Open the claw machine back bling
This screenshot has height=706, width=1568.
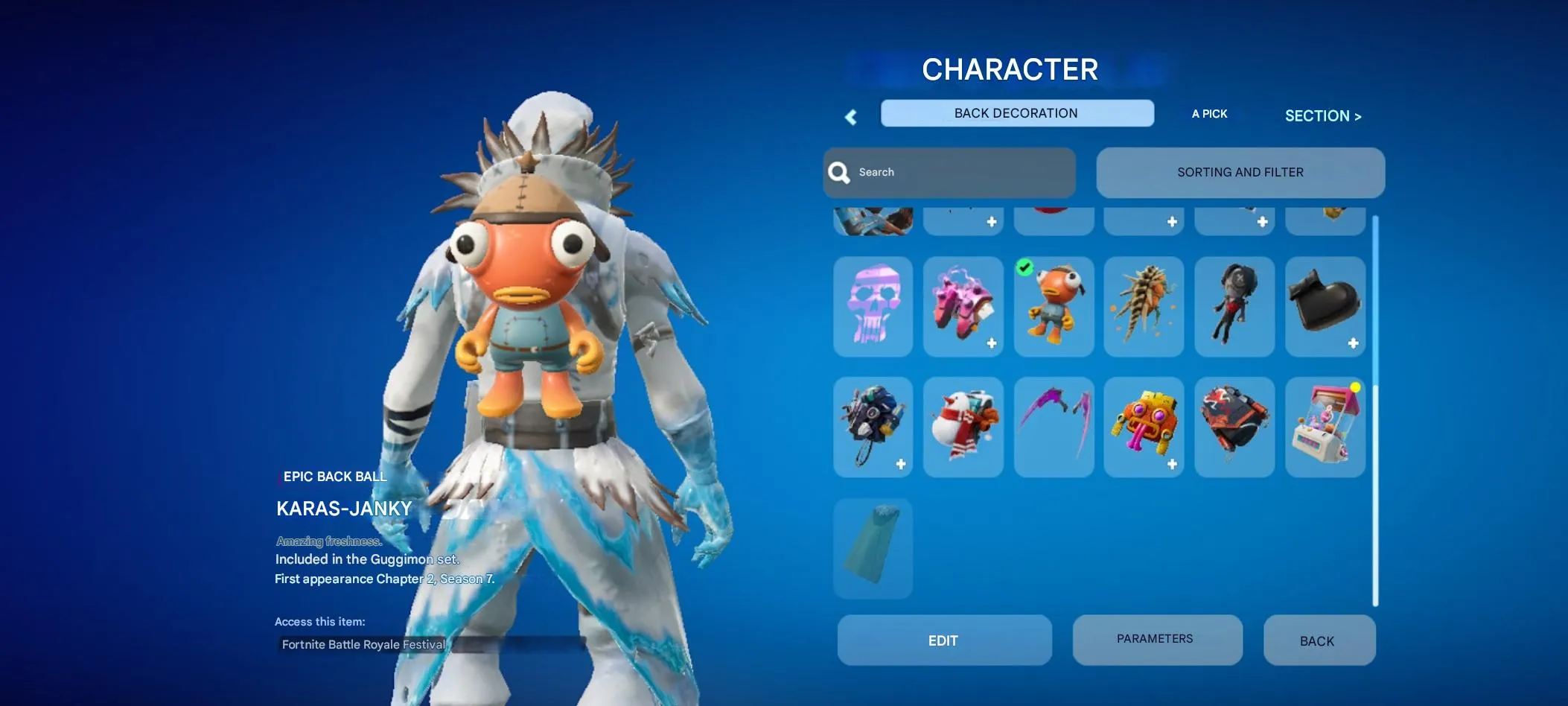click(x=1325, y=427)
